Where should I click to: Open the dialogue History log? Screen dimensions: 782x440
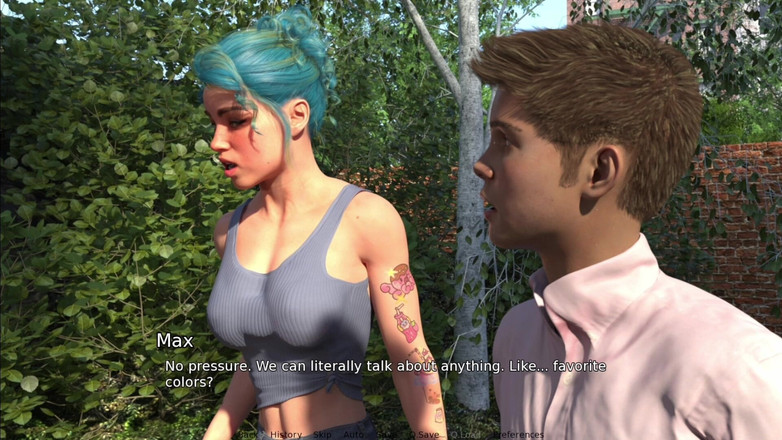click(285, 435)
